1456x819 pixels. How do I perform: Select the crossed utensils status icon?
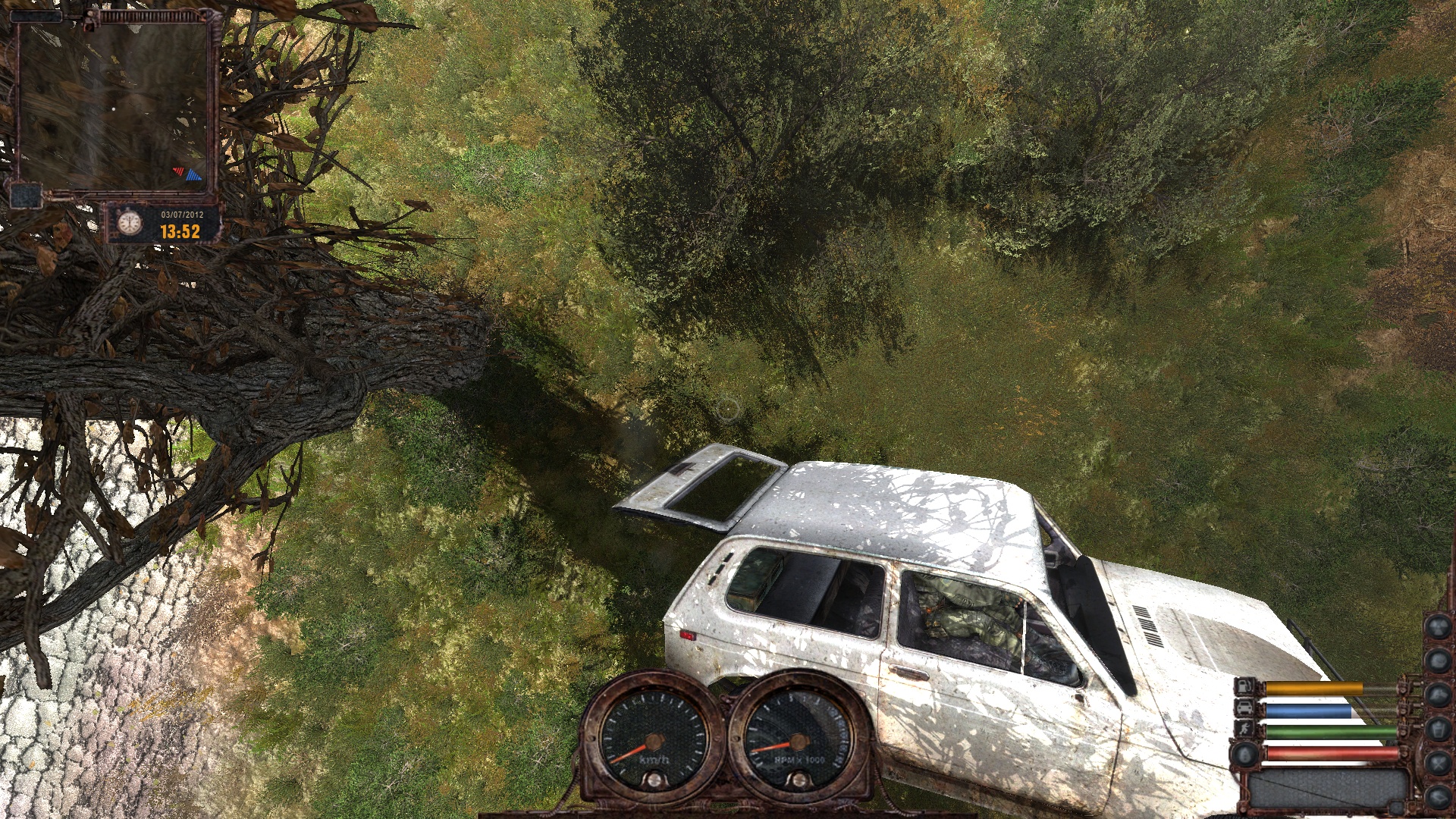(x=1438, y=762)
